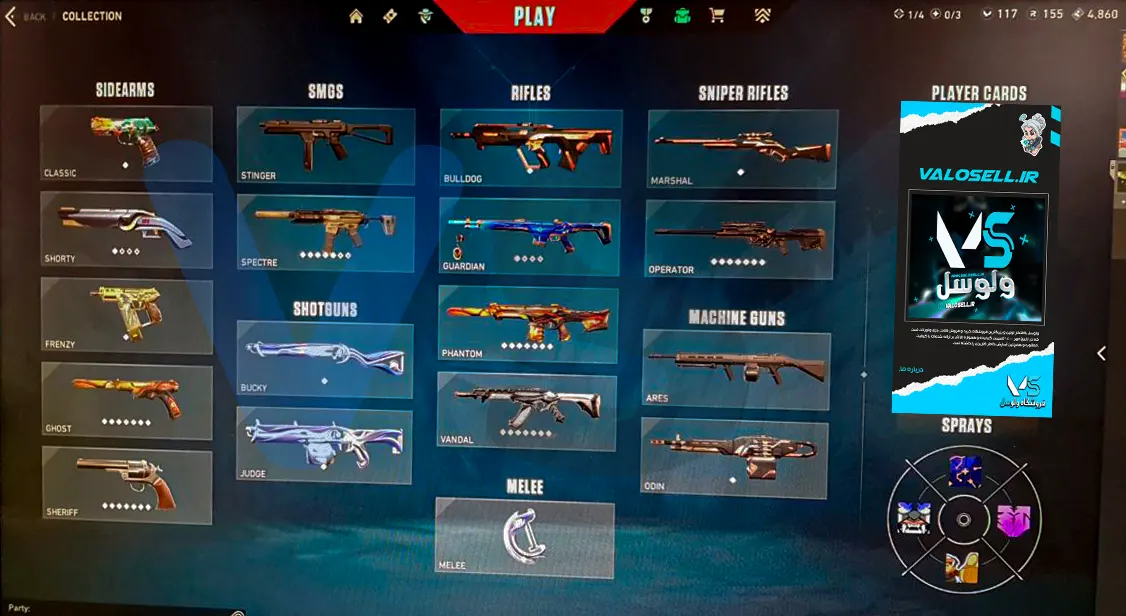Open the home icon in top bar
Viewport: 1126px width, 616px height.
[x=355, y=16]
